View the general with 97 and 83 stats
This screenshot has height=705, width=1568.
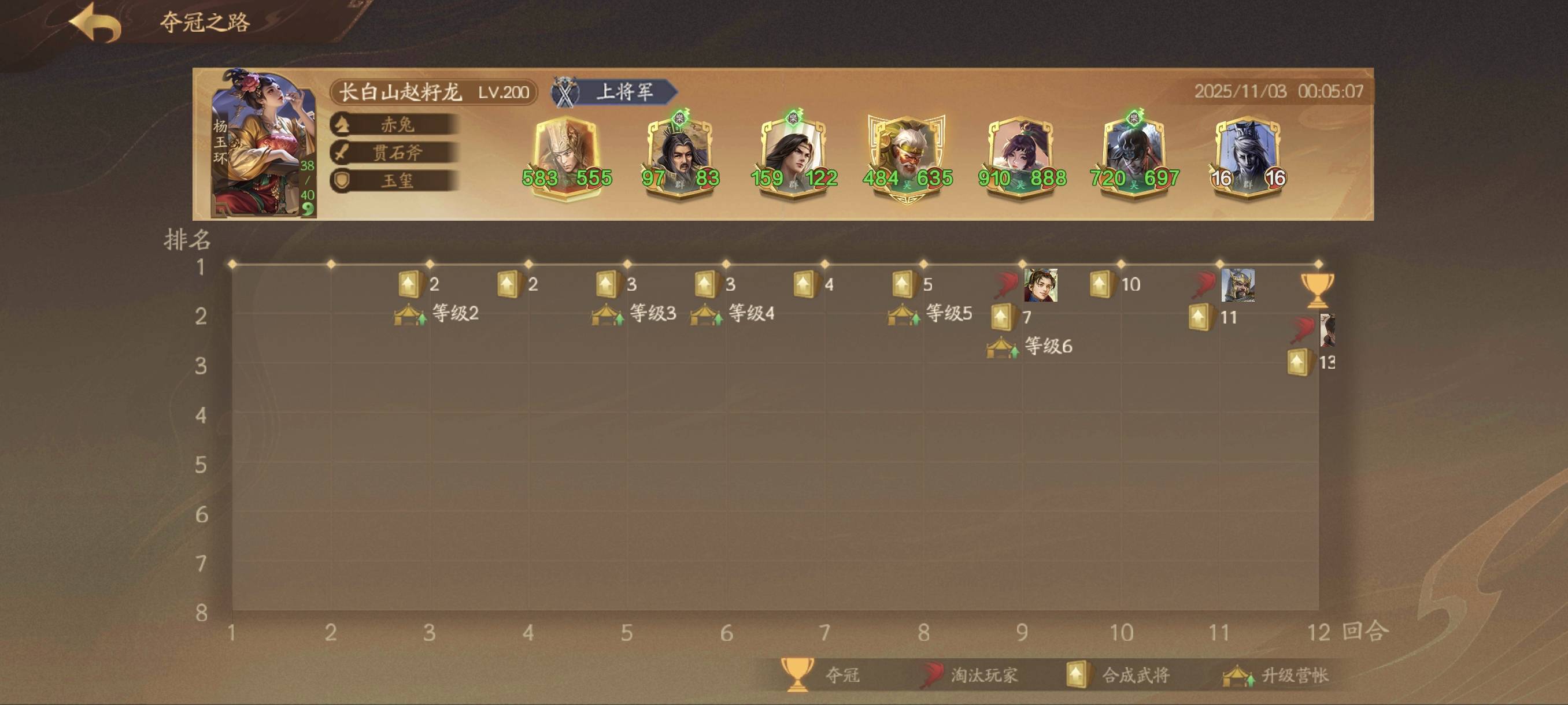[x=680, y=158]
